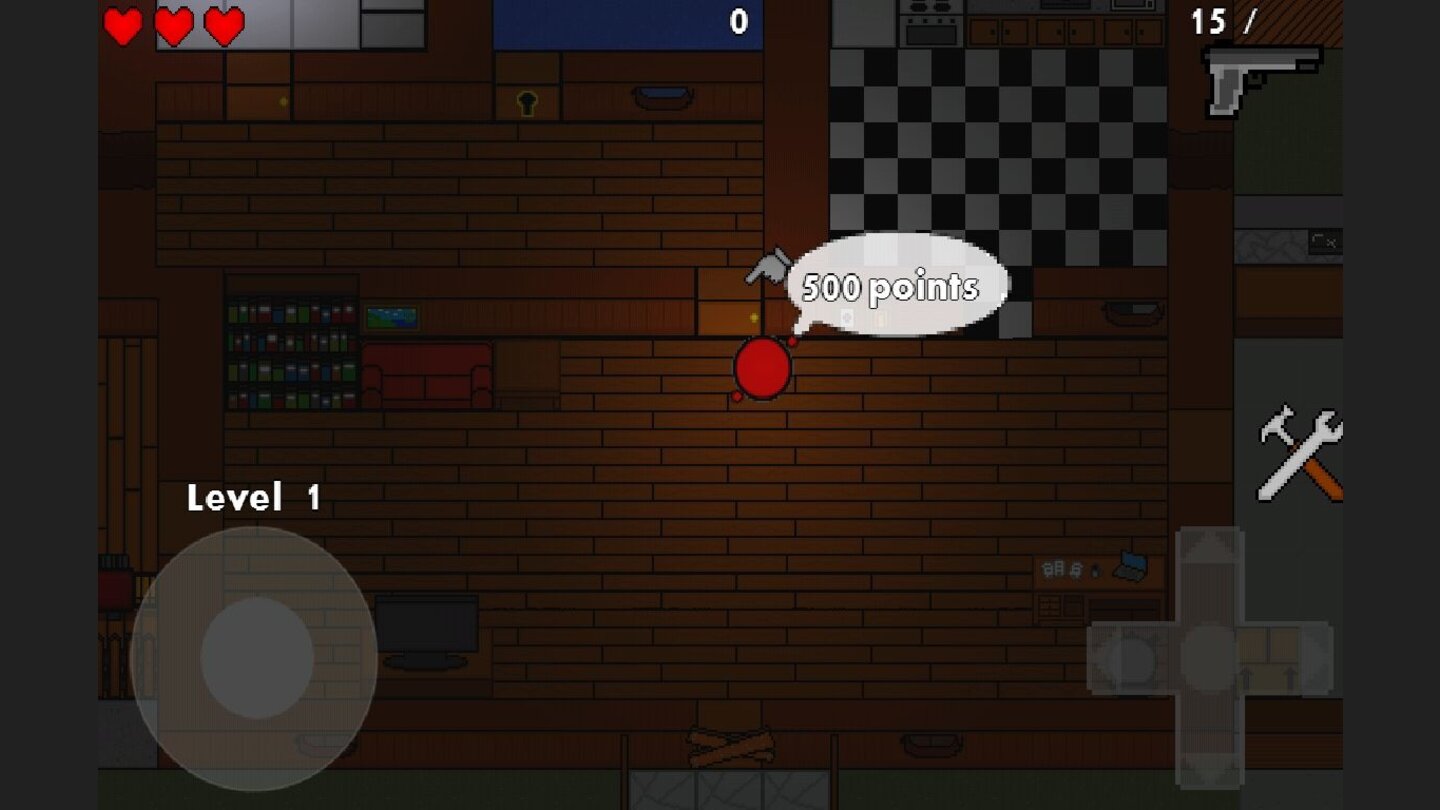
Task: Pop the red balloon in the room
Action: (760, 368)
